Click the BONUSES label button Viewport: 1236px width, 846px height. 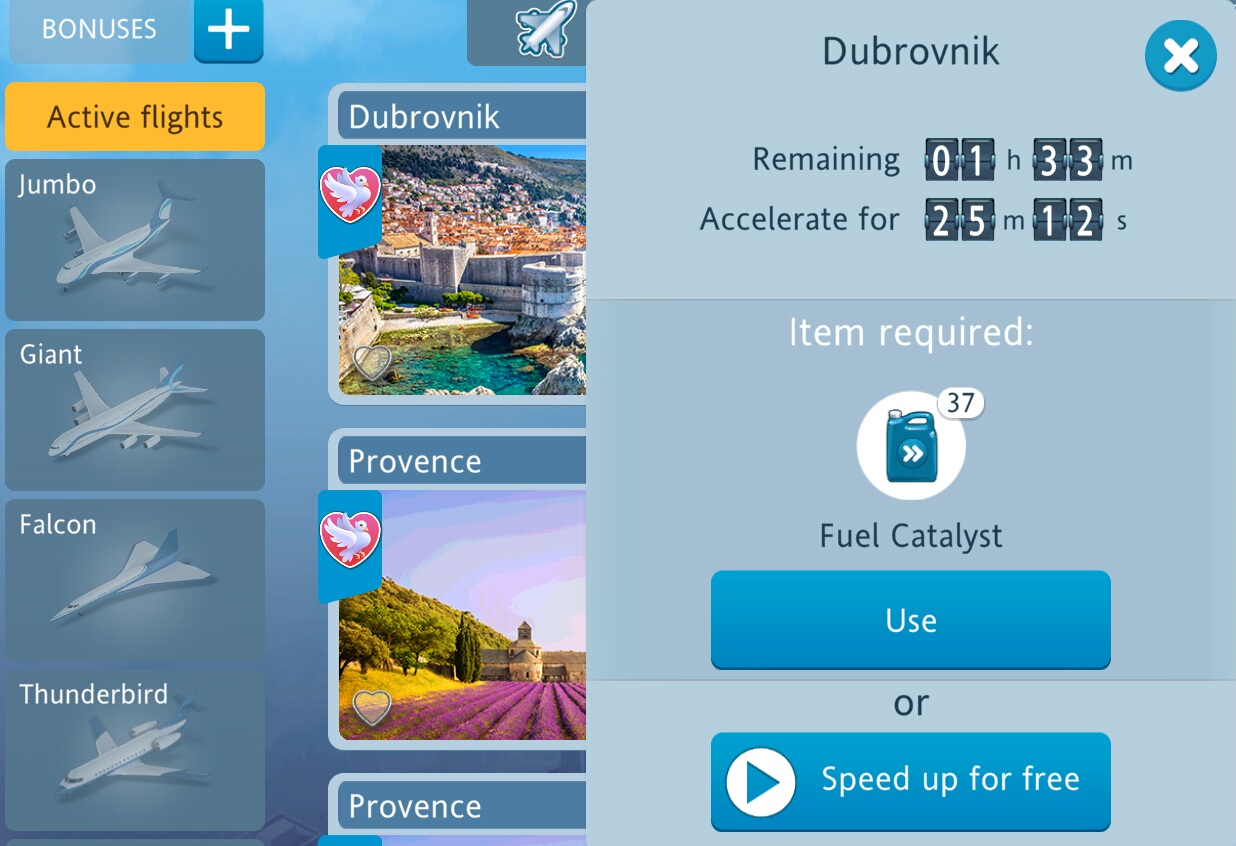point(99,30)
